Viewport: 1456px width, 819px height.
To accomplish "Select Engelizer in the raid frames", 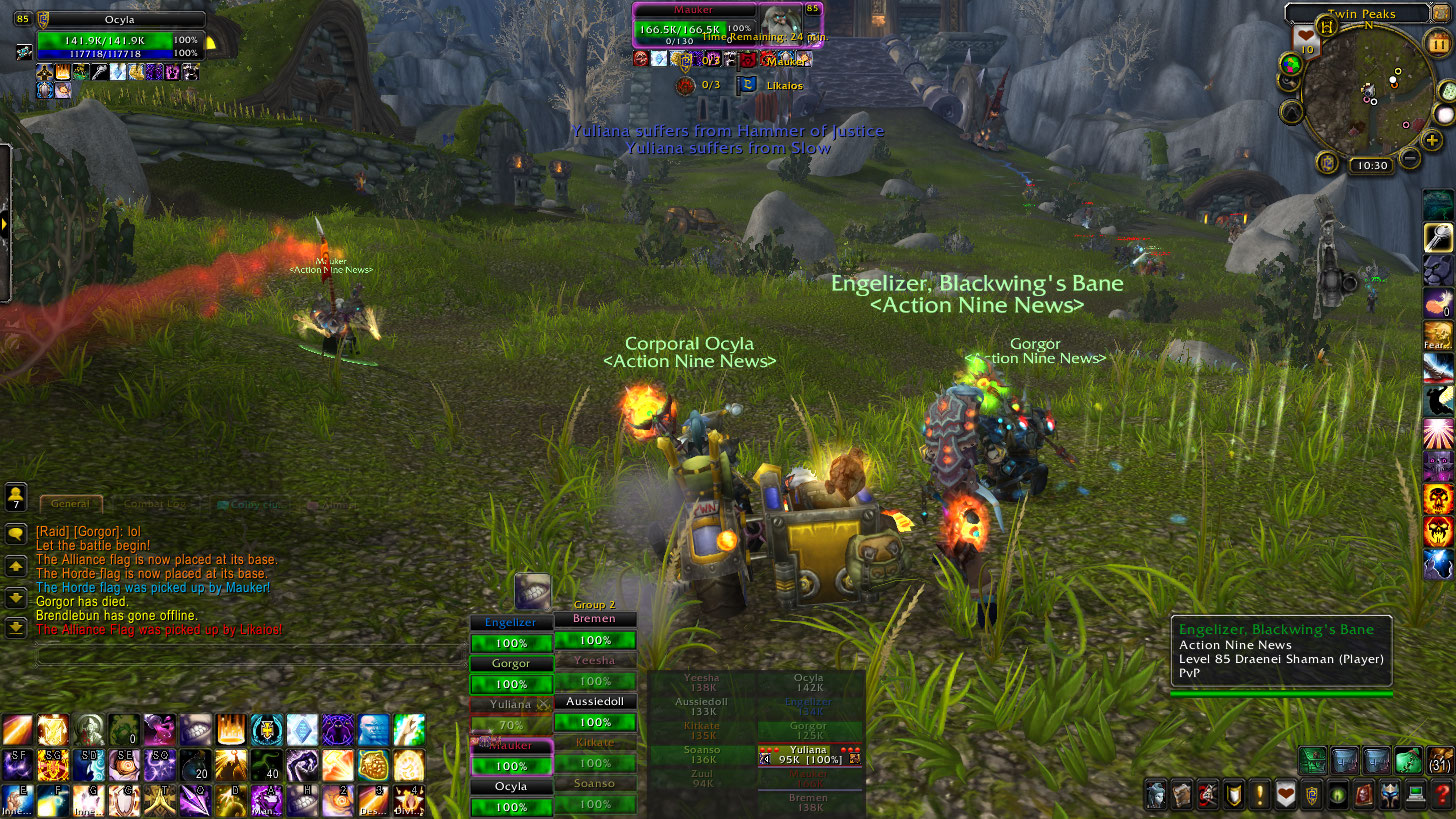I will point(510,633).
